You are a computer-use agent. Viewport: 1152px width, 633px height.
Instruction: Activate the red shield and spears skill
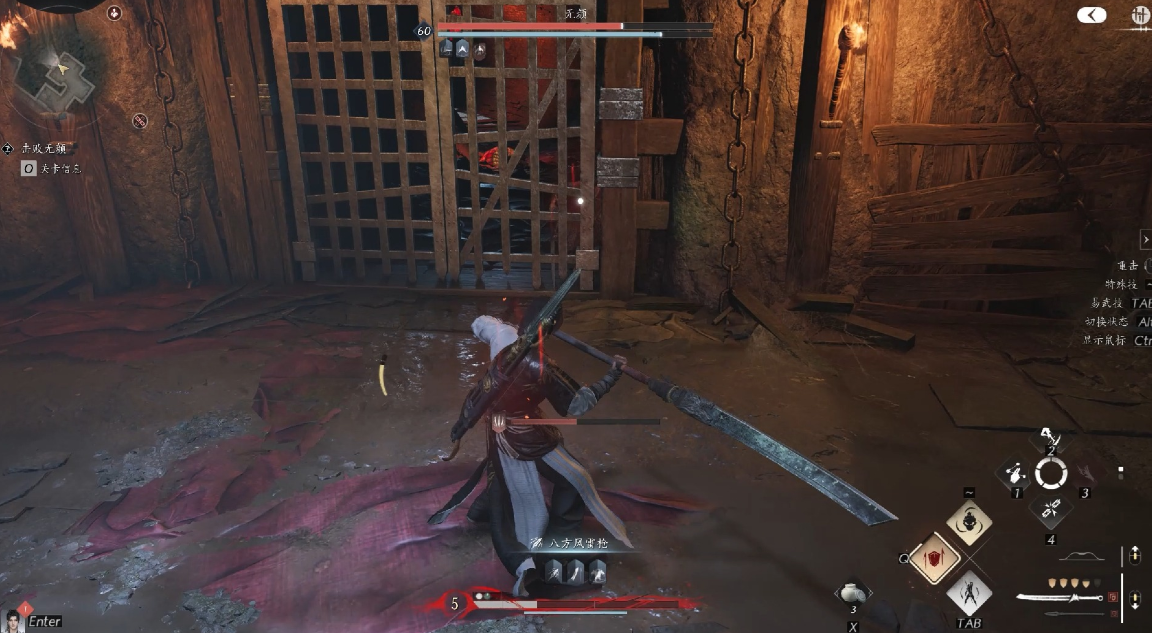935,557
